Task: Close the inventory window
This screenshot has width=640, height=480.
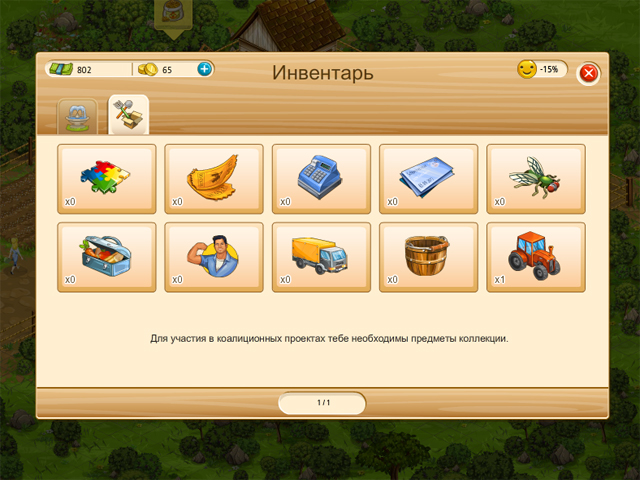Action: [x=589, y=73]
